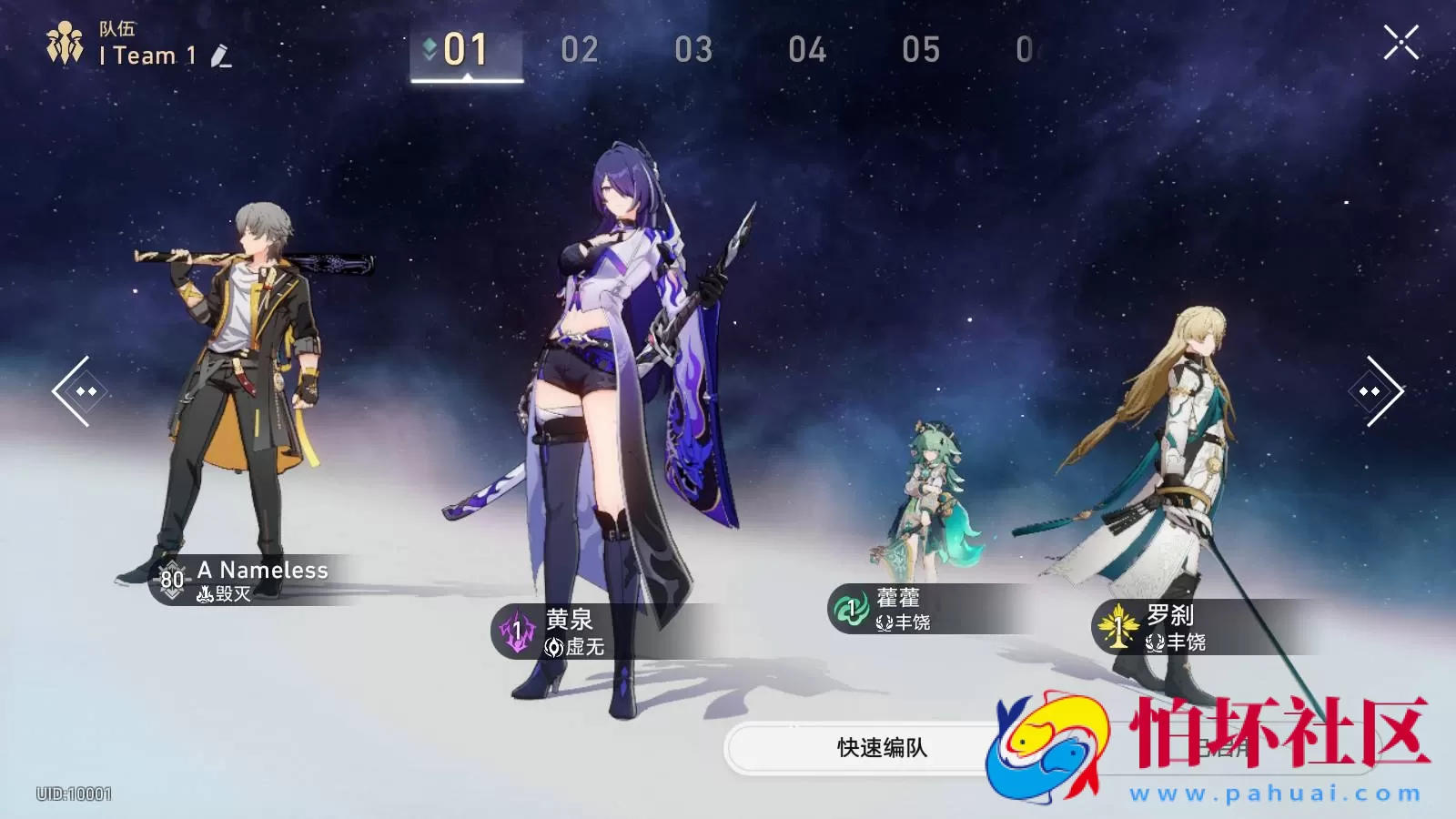
Task: Switch to team preset 02
Action: pos(581,49)
